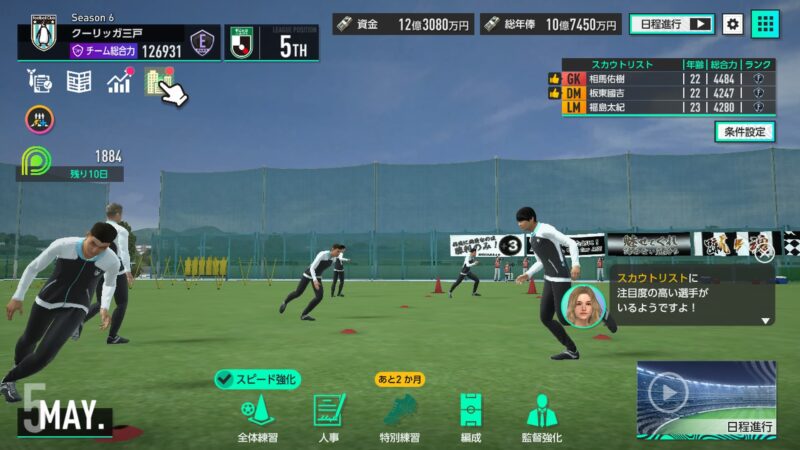800x450 pixels.
Task: Open the gear settings menu
Action: pyautogui.click(x=733, y=23)
